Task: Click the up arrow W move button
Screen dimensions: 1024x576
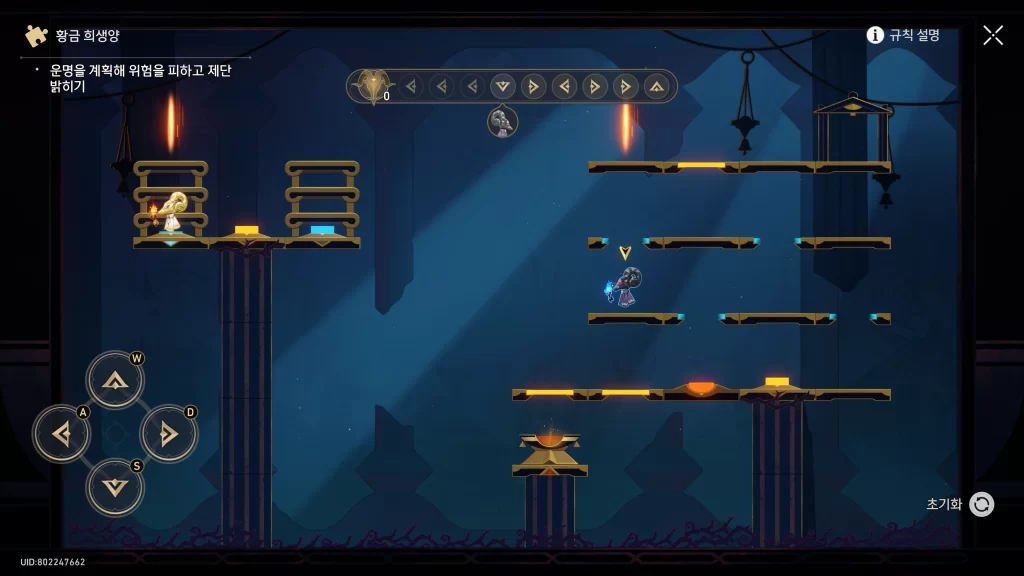Action: point(115,380)
